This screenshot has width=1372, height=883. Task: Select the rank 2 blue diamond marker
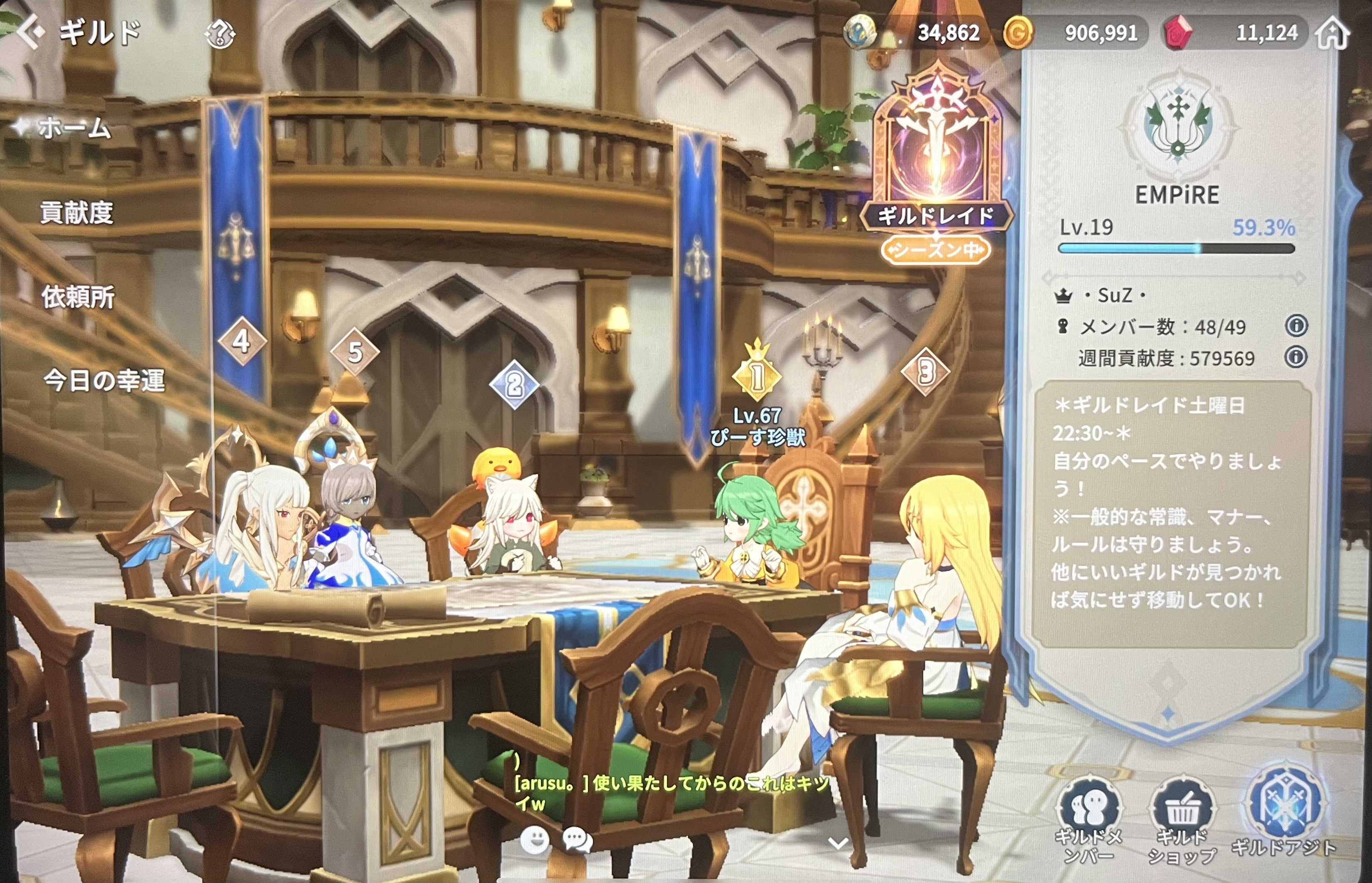515,384
